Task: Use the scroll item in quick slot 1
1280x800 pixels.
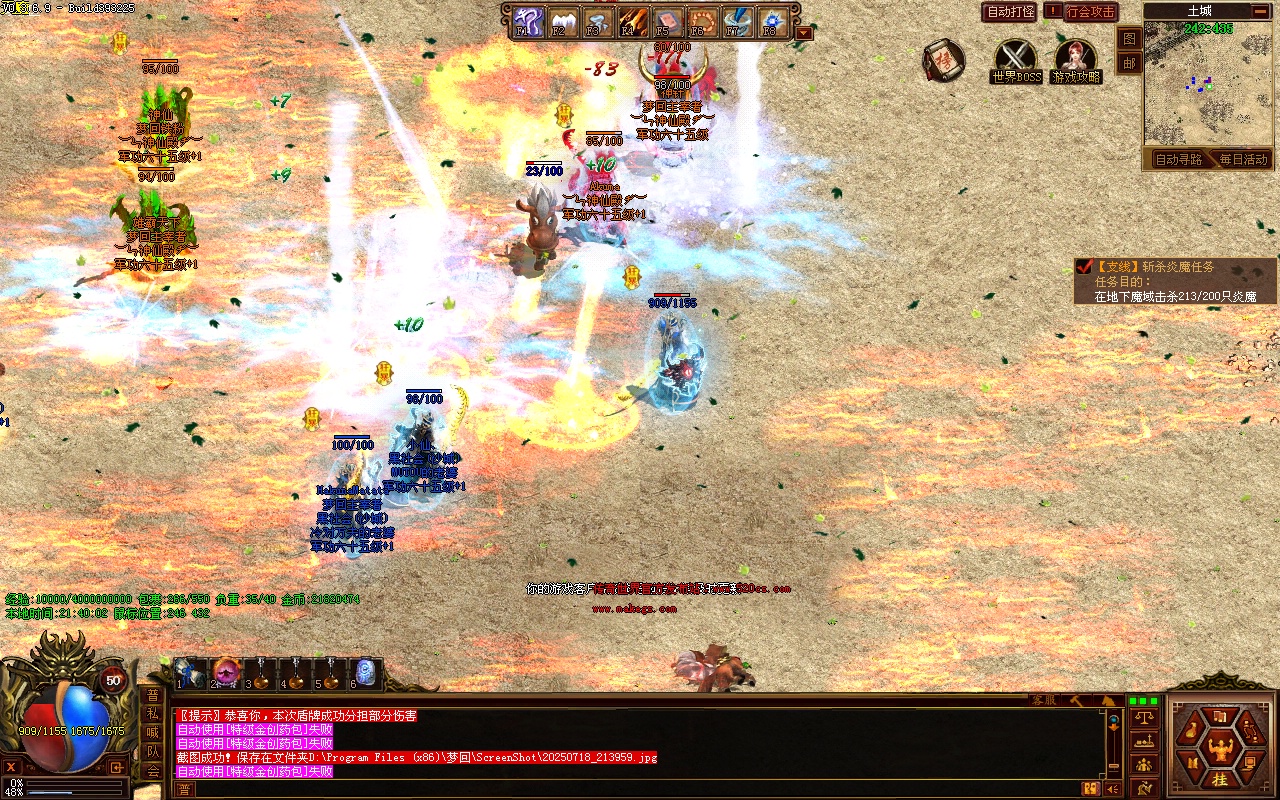Action: (x=189, y=672)
